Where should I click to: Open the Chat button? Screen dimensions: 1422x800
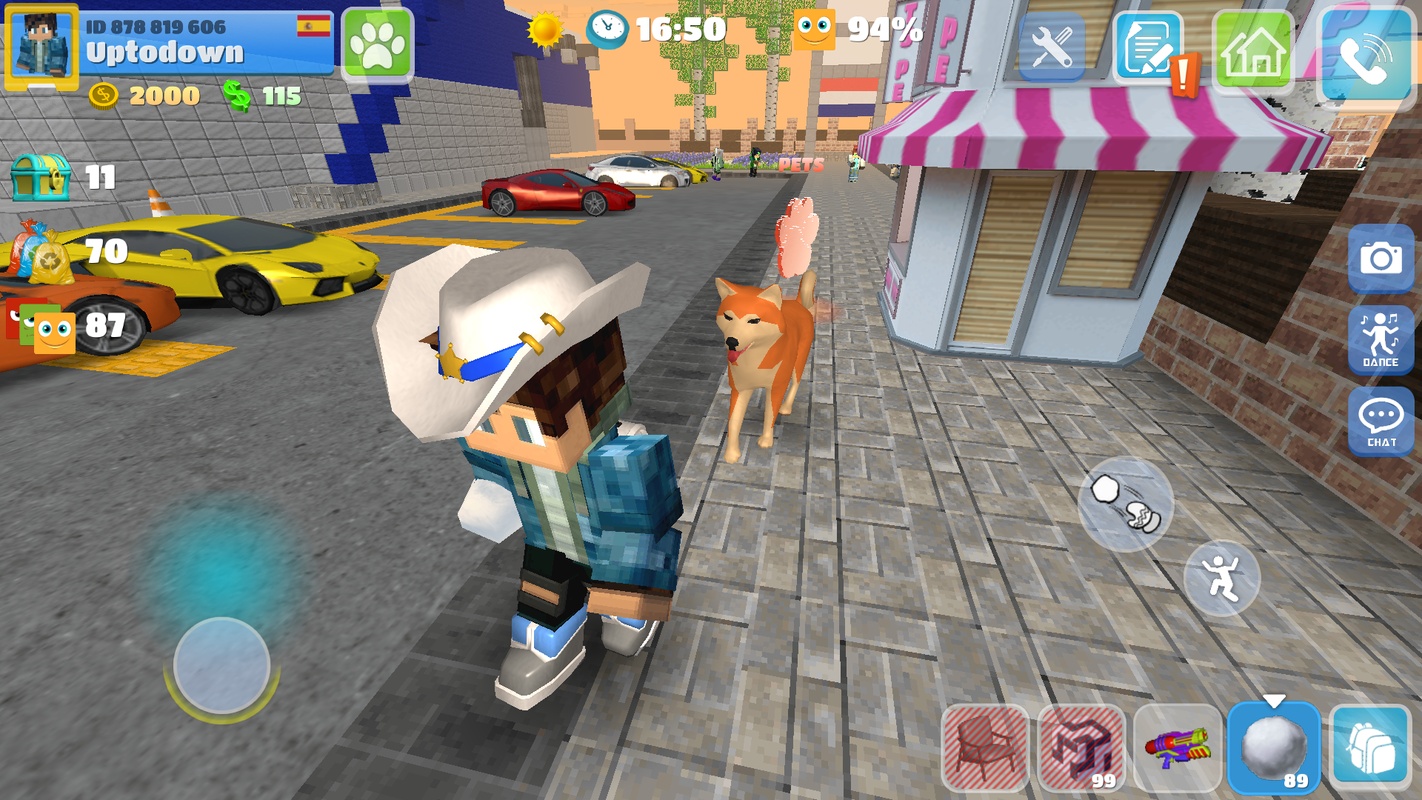pos(1380,421)
